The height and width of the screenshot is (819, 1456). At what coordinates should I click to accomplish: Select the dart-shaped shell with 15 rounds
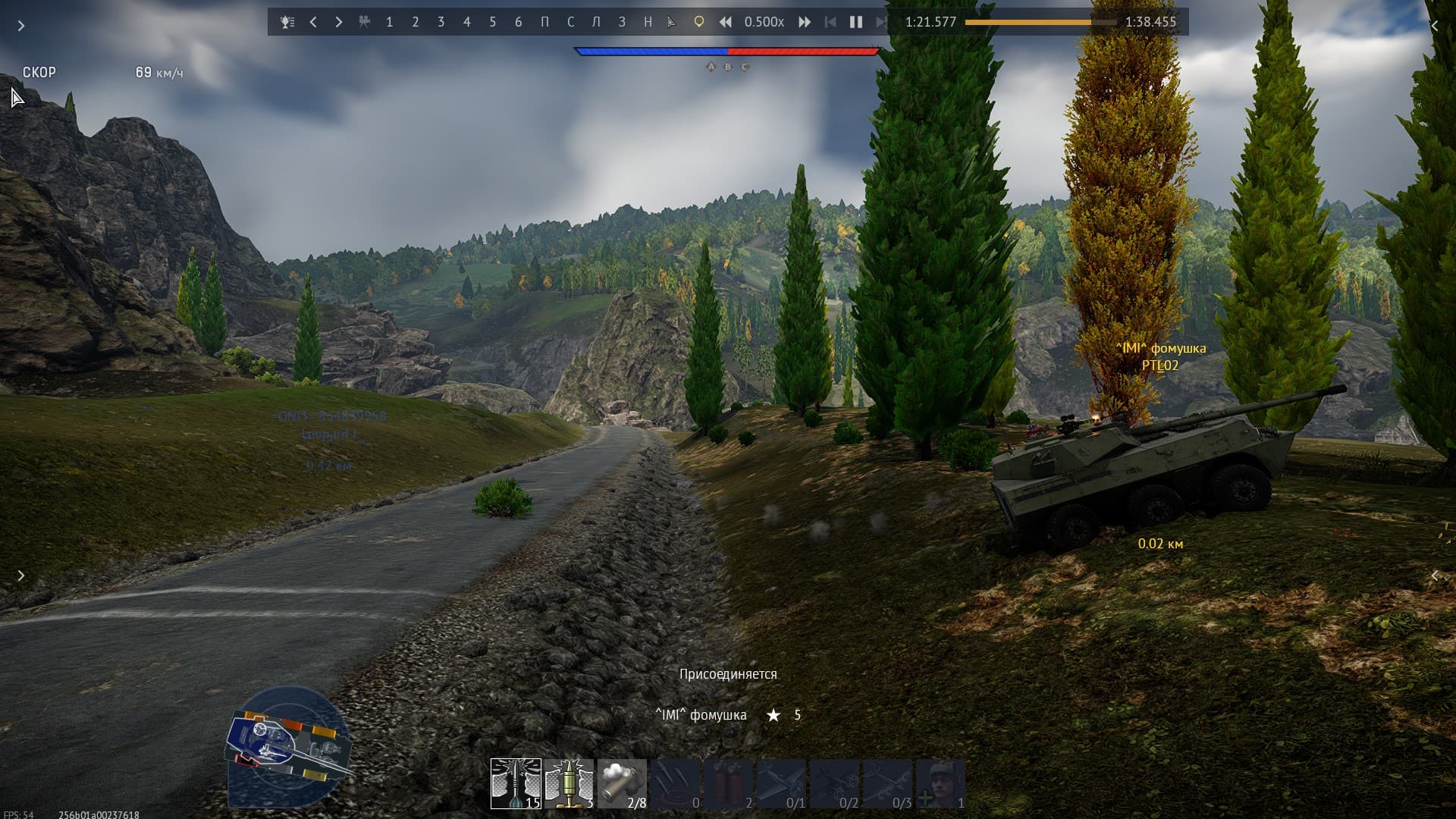(516, 783)
